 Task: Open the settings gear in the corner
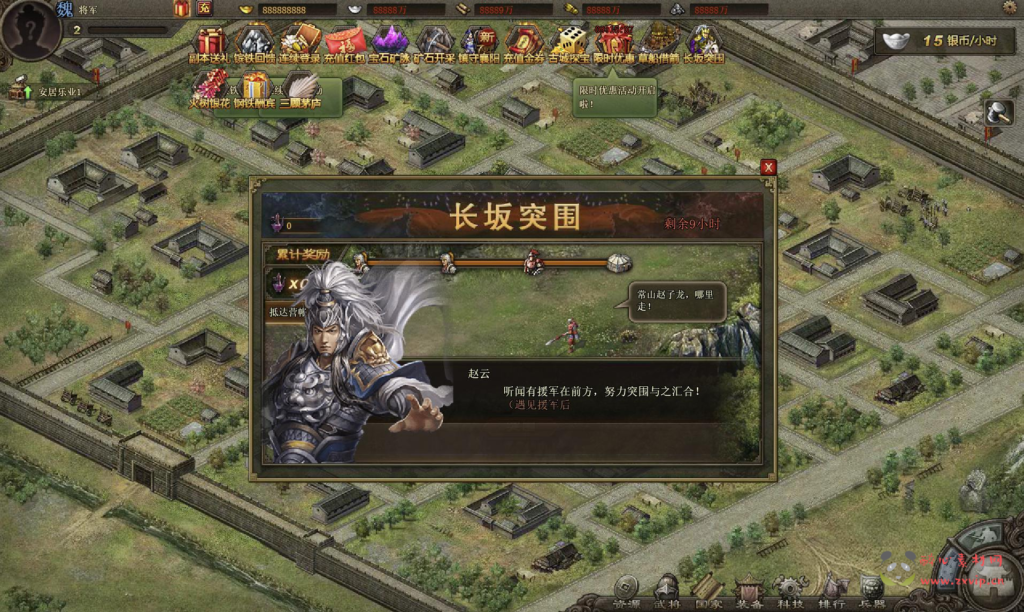[1009, 8]
